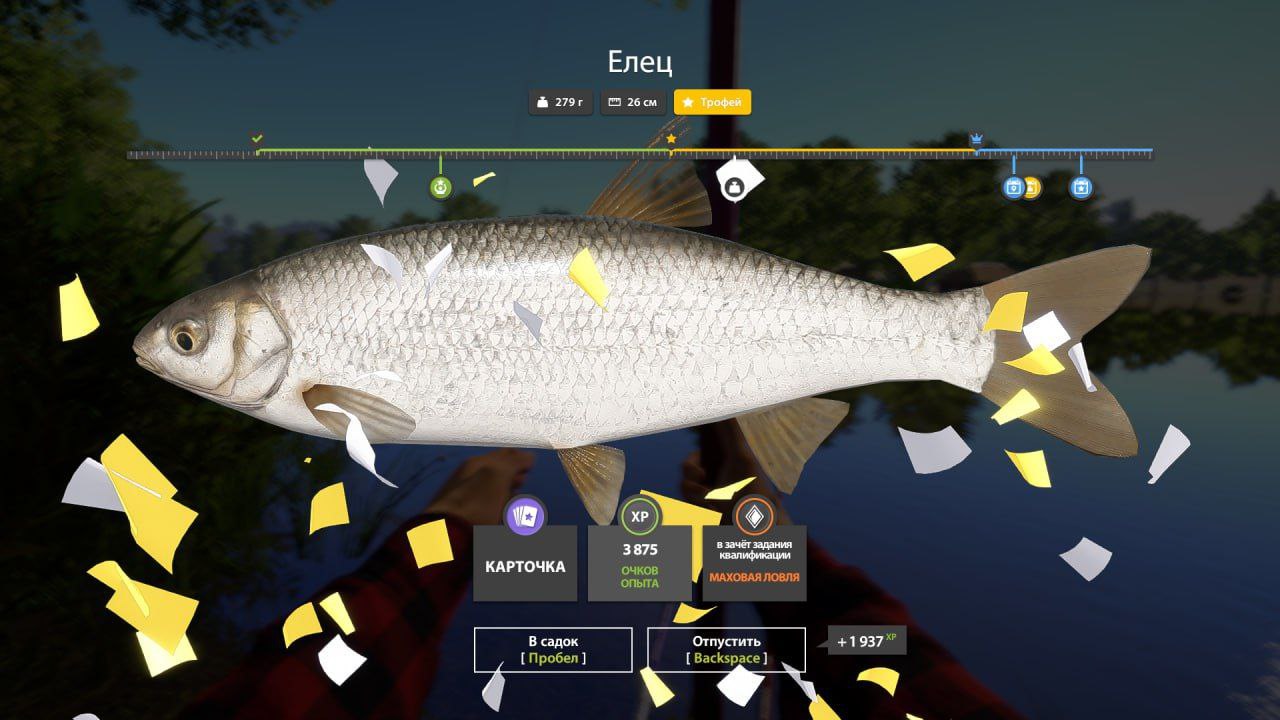Viewport: 1280px width, 720px height.
Task: Select the rightmost blue star marker
Action: coord(1080,187)
